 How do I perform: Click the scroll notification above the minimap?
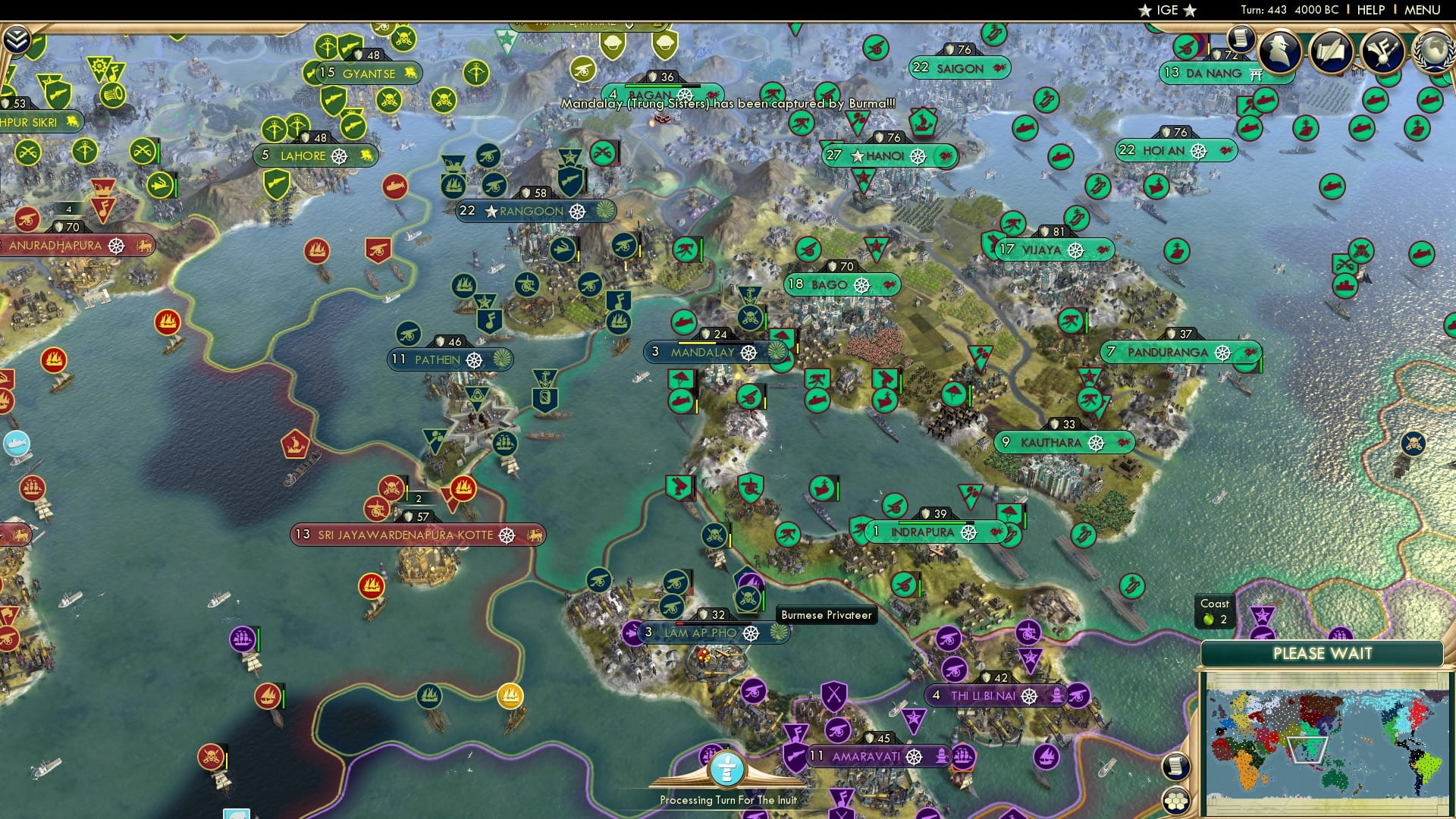click(x=1175, y=766)
